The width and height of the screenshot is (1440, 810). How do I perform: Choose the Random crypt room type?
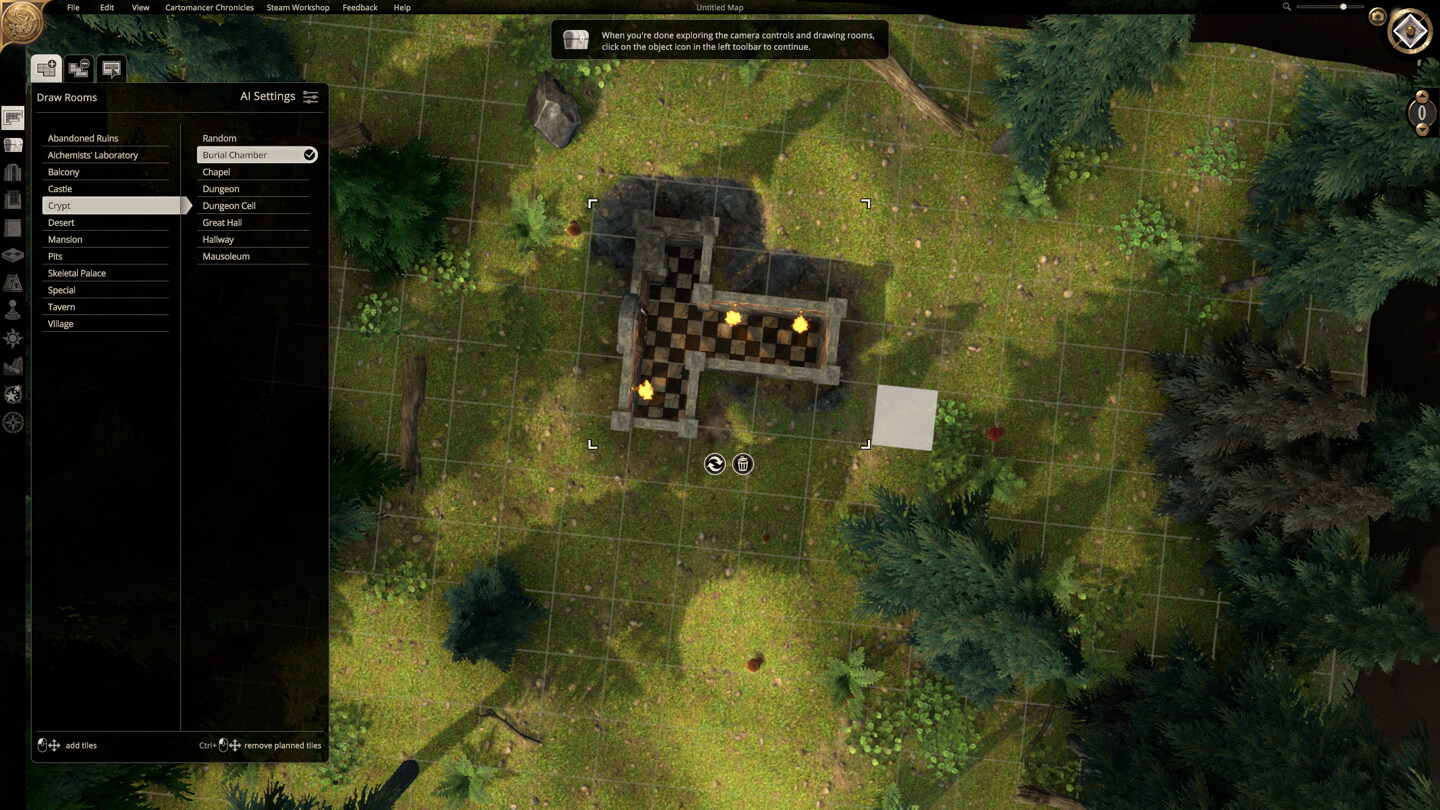219,138
